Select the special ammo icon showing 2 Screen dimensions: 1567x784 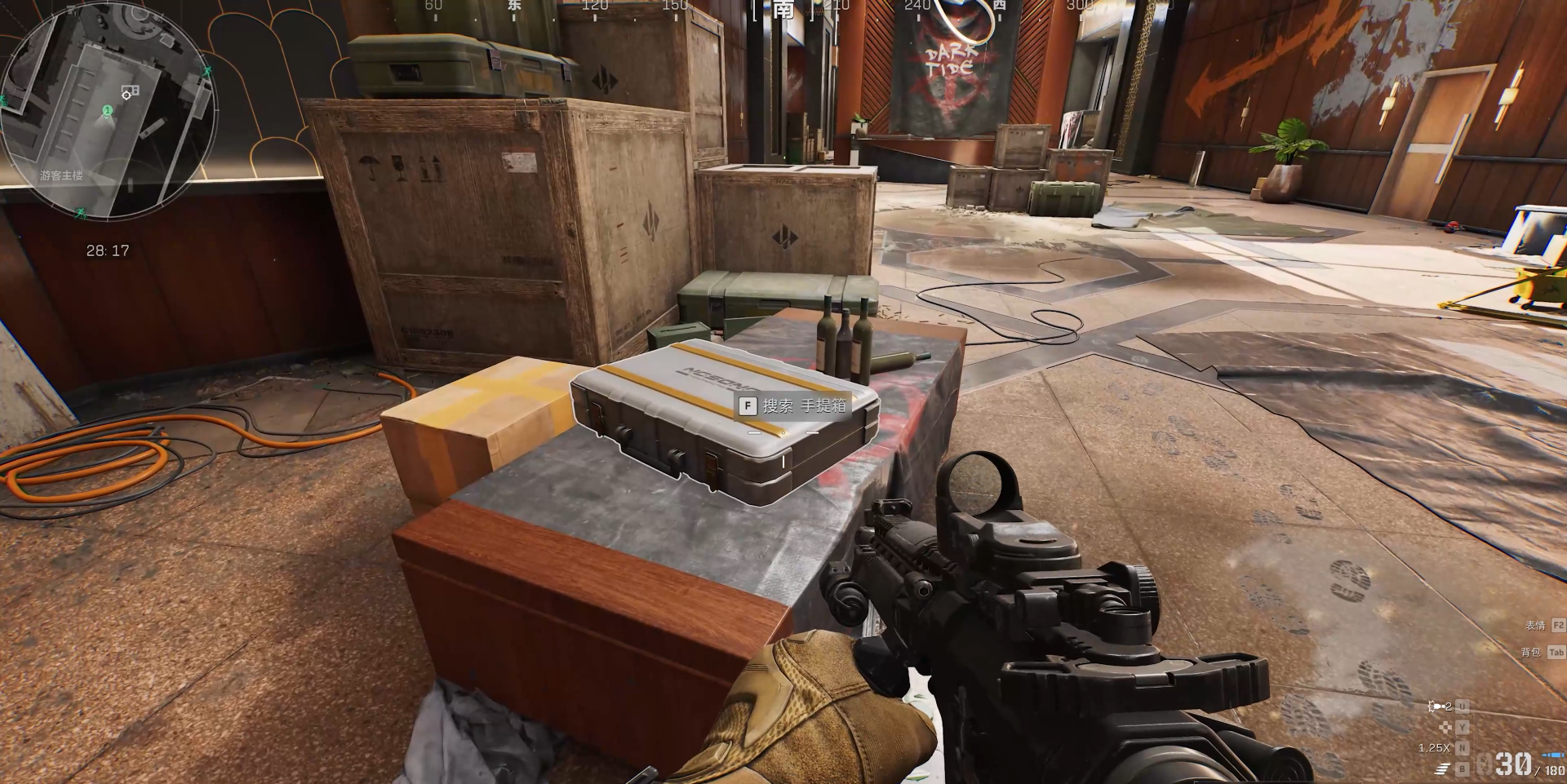(1440, 706)
